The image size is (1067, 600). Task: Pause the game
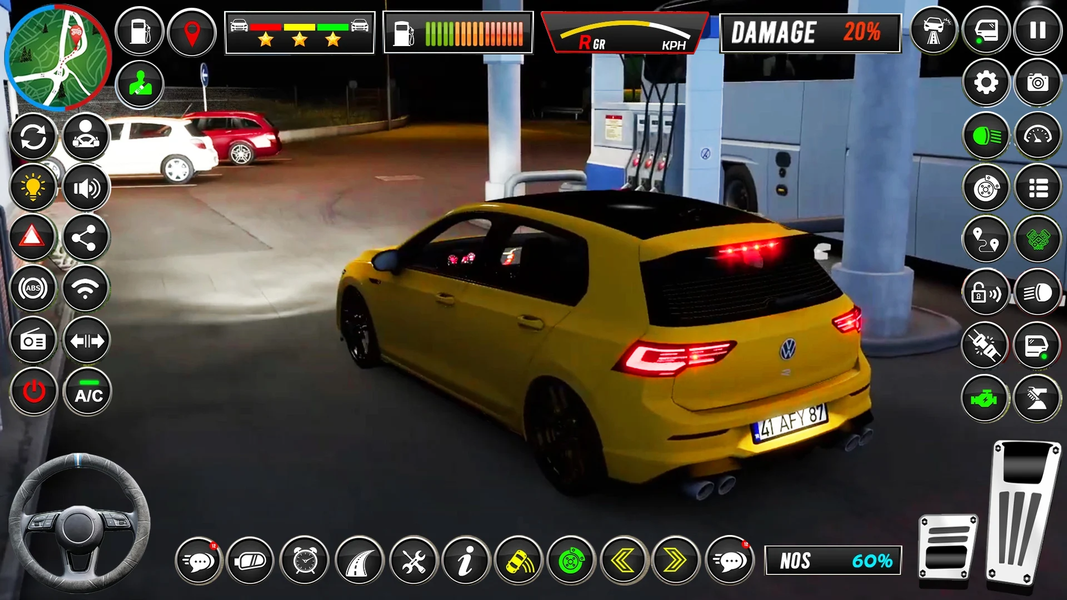(1038, 31)
